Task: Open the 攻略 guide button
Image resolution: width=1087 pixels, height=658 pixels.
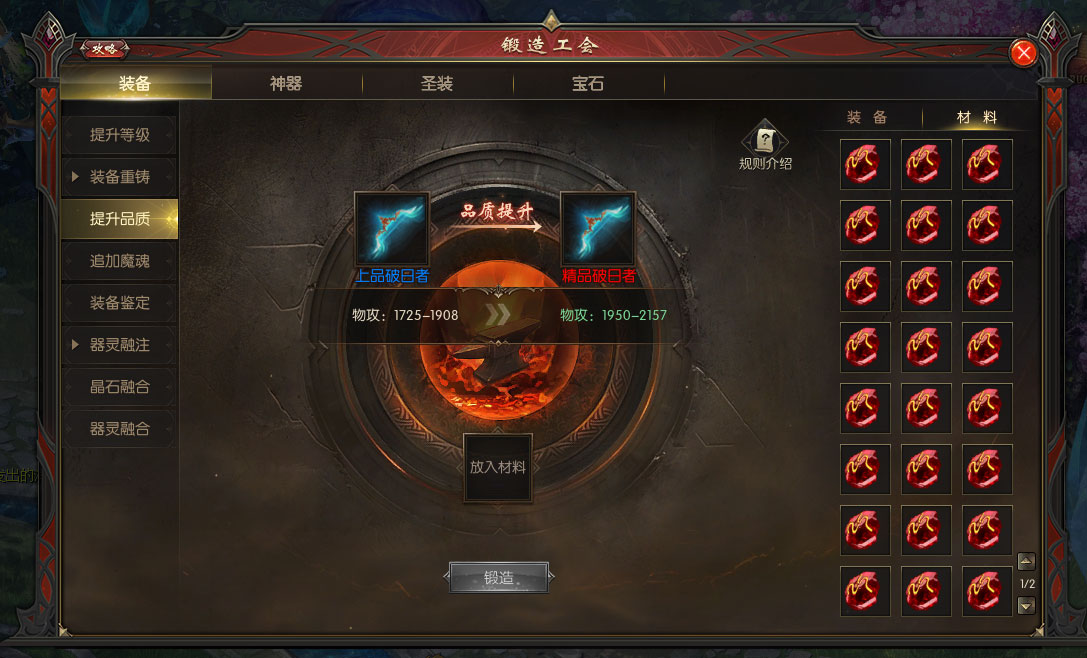Action: pyautogui.click(x=104, y=47)
